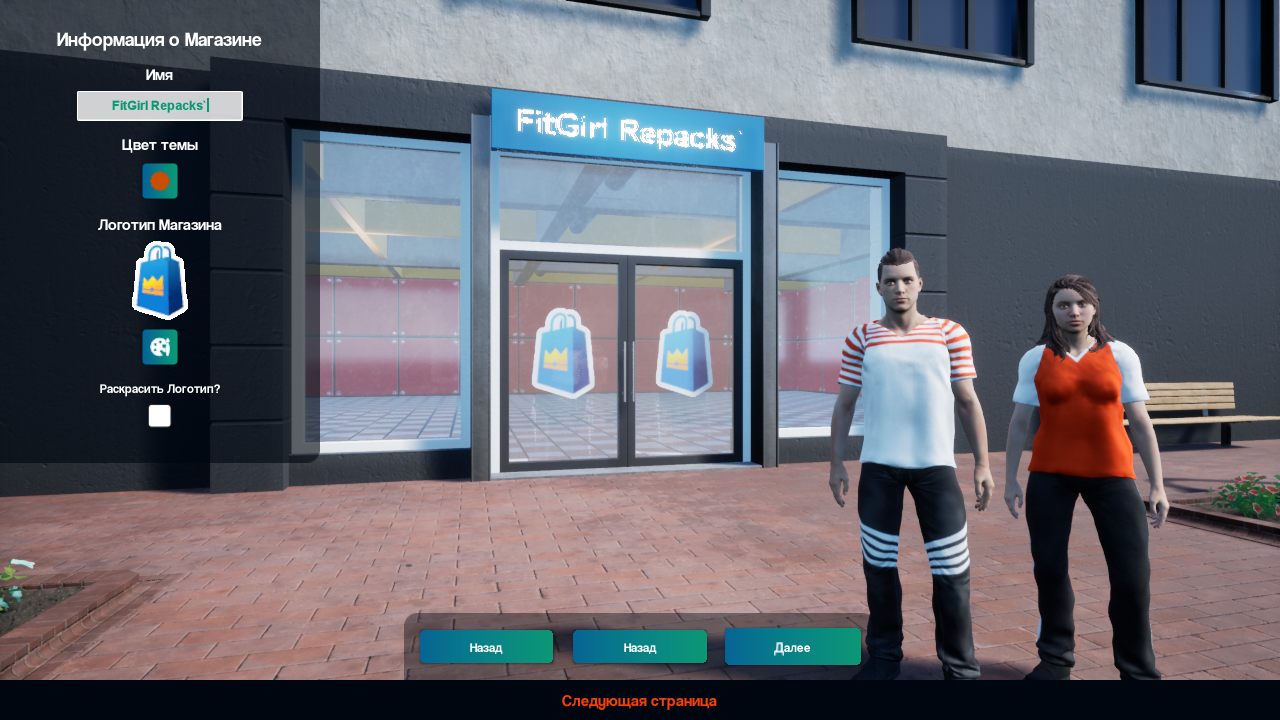Click the shop name input field
The height and width of the screenshot is (720, 1280).
[160, 106]
